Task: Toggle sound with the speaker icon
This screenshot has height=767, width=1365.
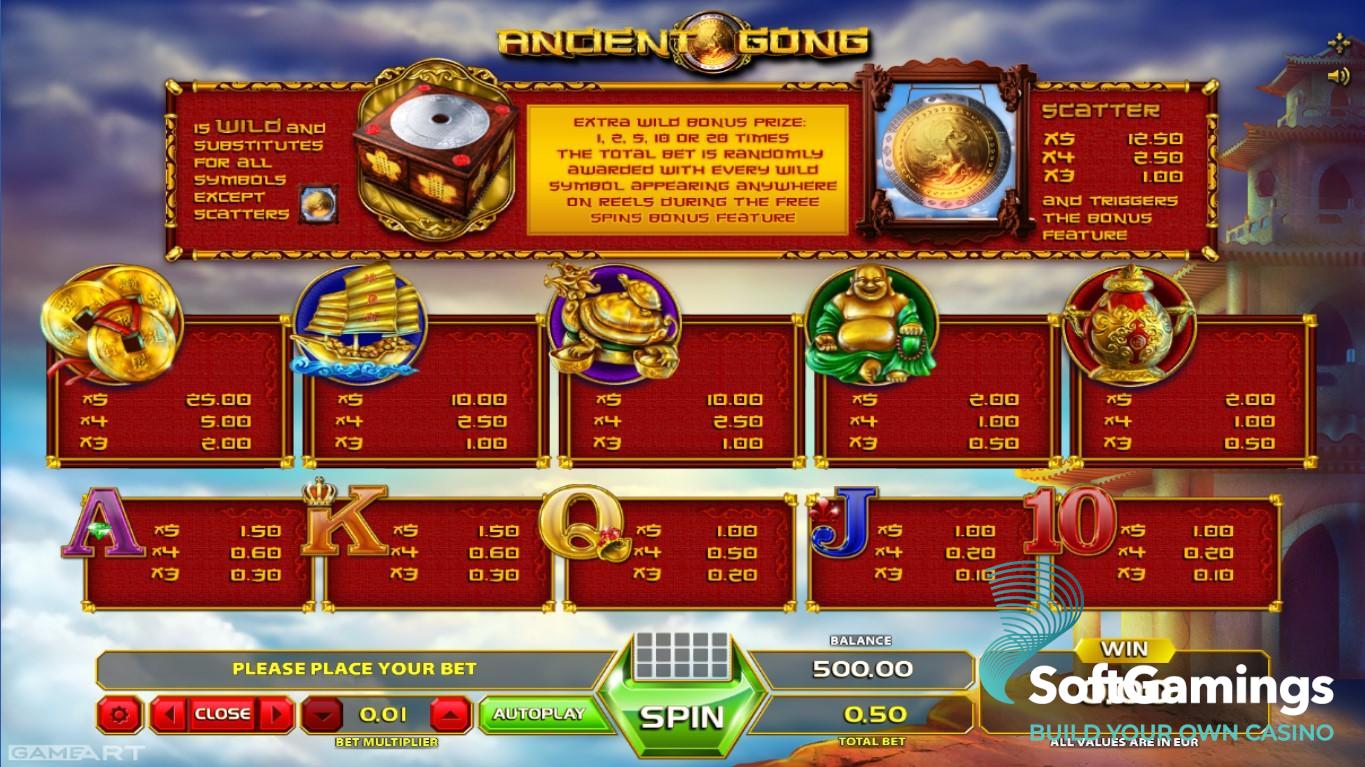Action: 1338,76
